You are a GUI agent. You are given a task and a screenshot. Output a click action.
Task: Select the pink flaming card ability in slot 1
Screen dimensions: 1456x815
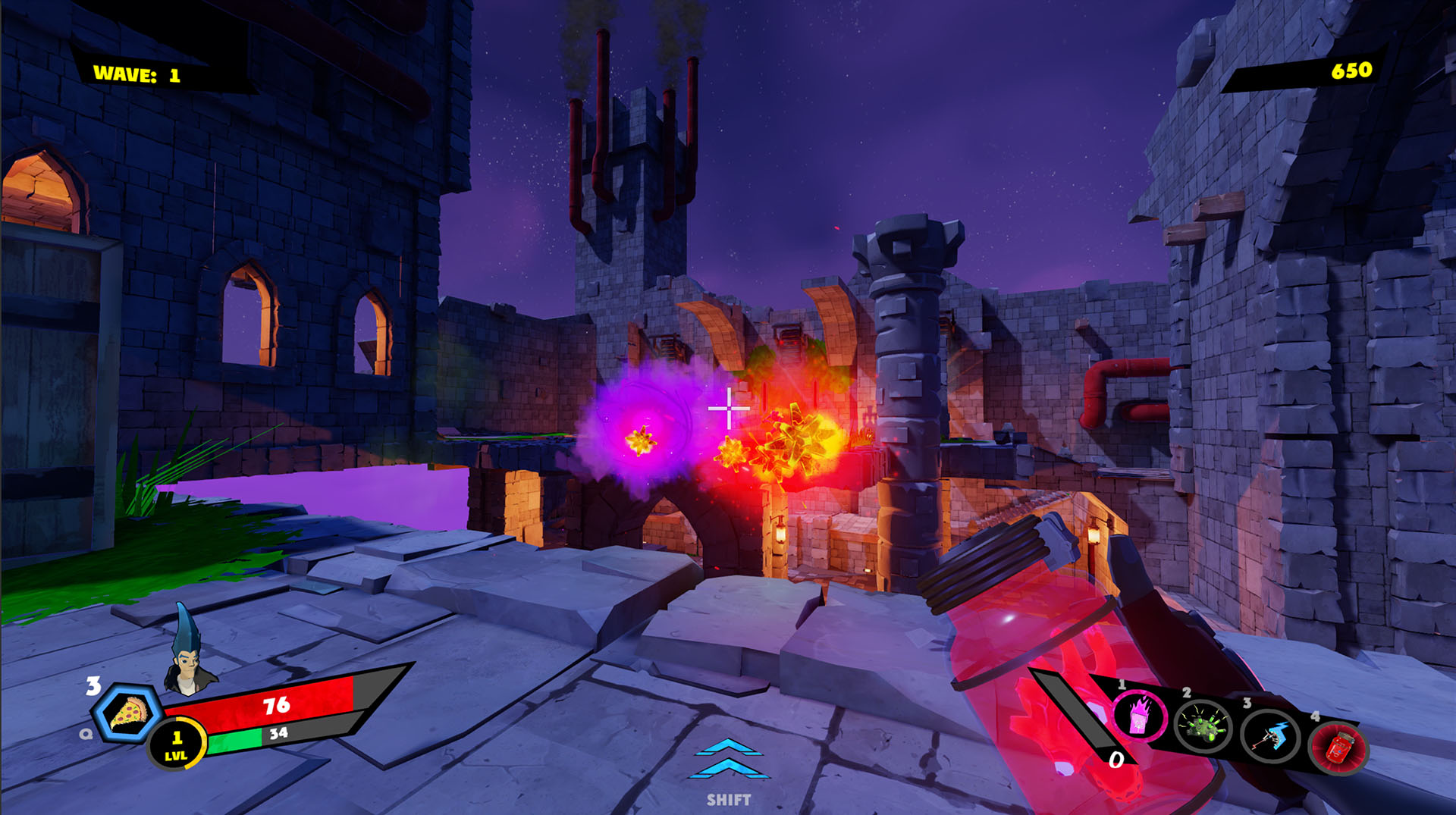pos(1139,716)
